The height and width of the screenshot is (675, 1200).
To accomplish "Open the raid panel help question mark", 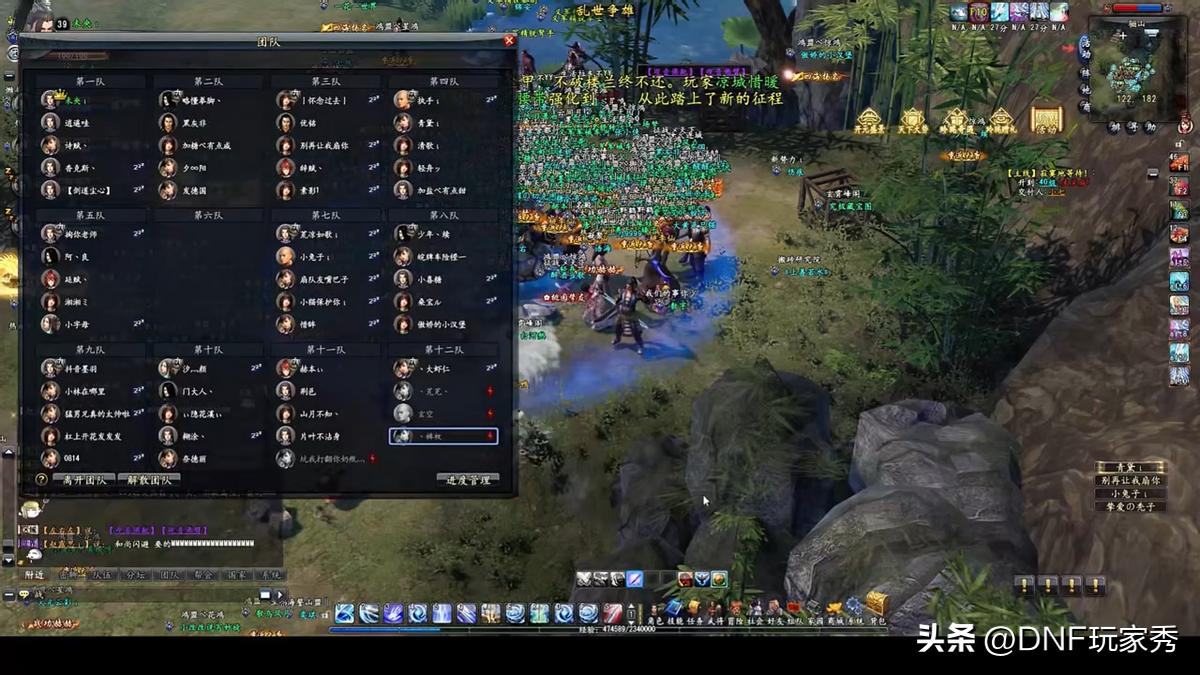I will point(42,480).
